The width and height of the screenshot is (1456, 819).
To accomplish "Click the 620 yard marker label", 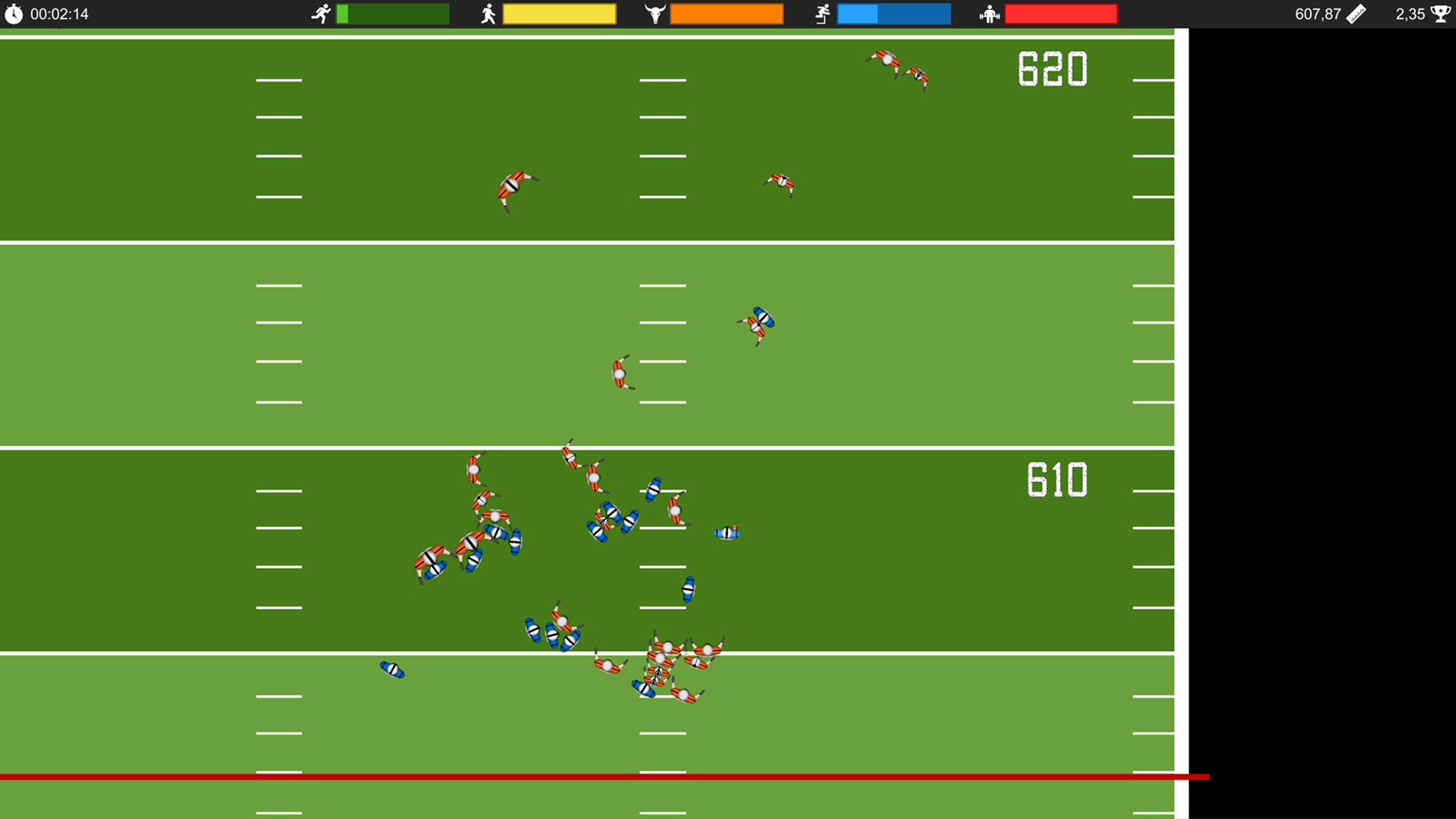I will [1053, 68].
